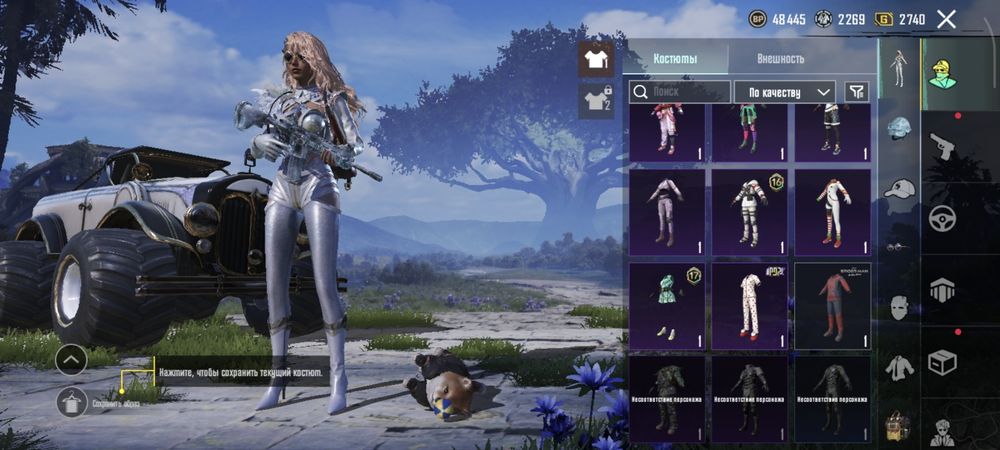Image resolution: width=1000 pixels, height=450 pixels.
Task: Open the face mask category
Action: click(x=899, y=307)
